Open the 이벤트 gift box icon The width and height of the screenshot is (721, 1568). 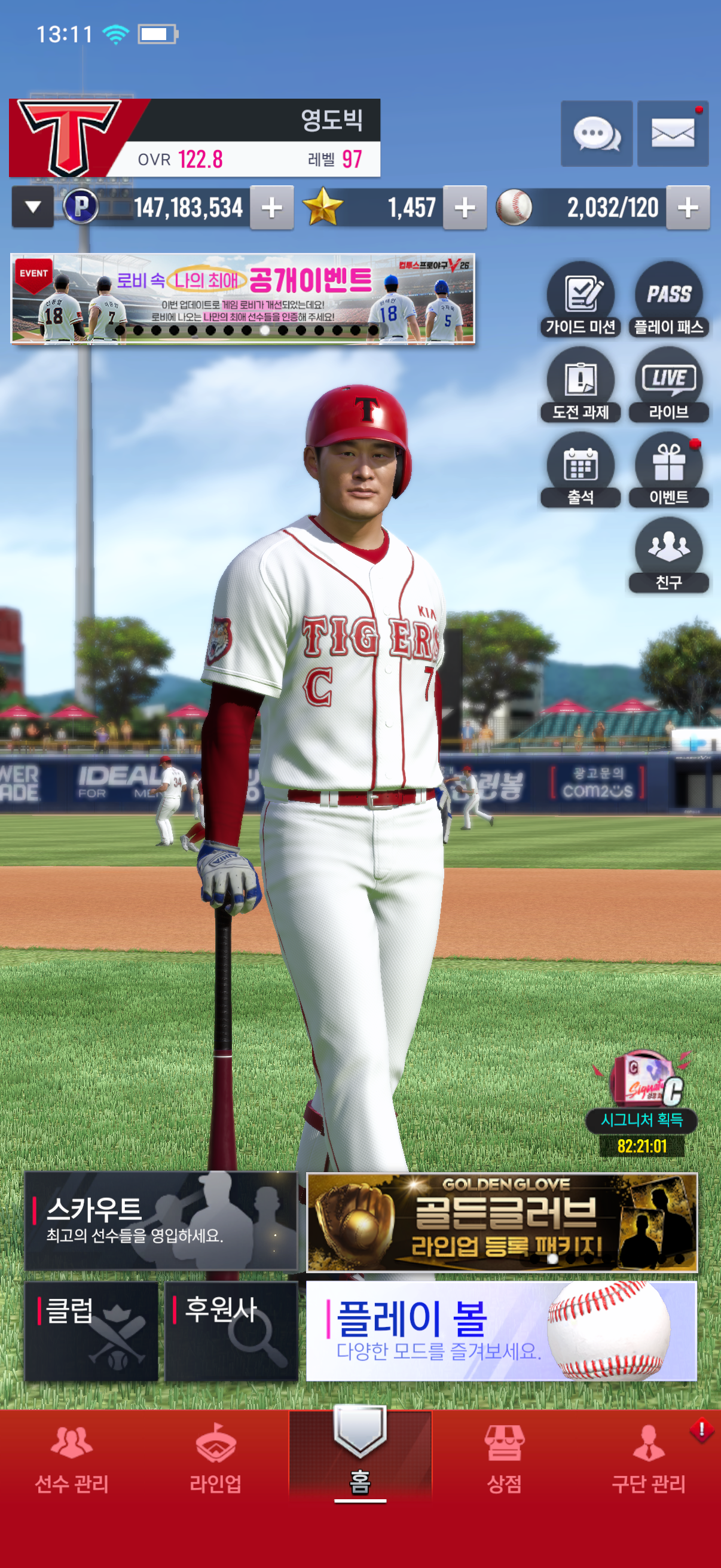tap(668, 470)
